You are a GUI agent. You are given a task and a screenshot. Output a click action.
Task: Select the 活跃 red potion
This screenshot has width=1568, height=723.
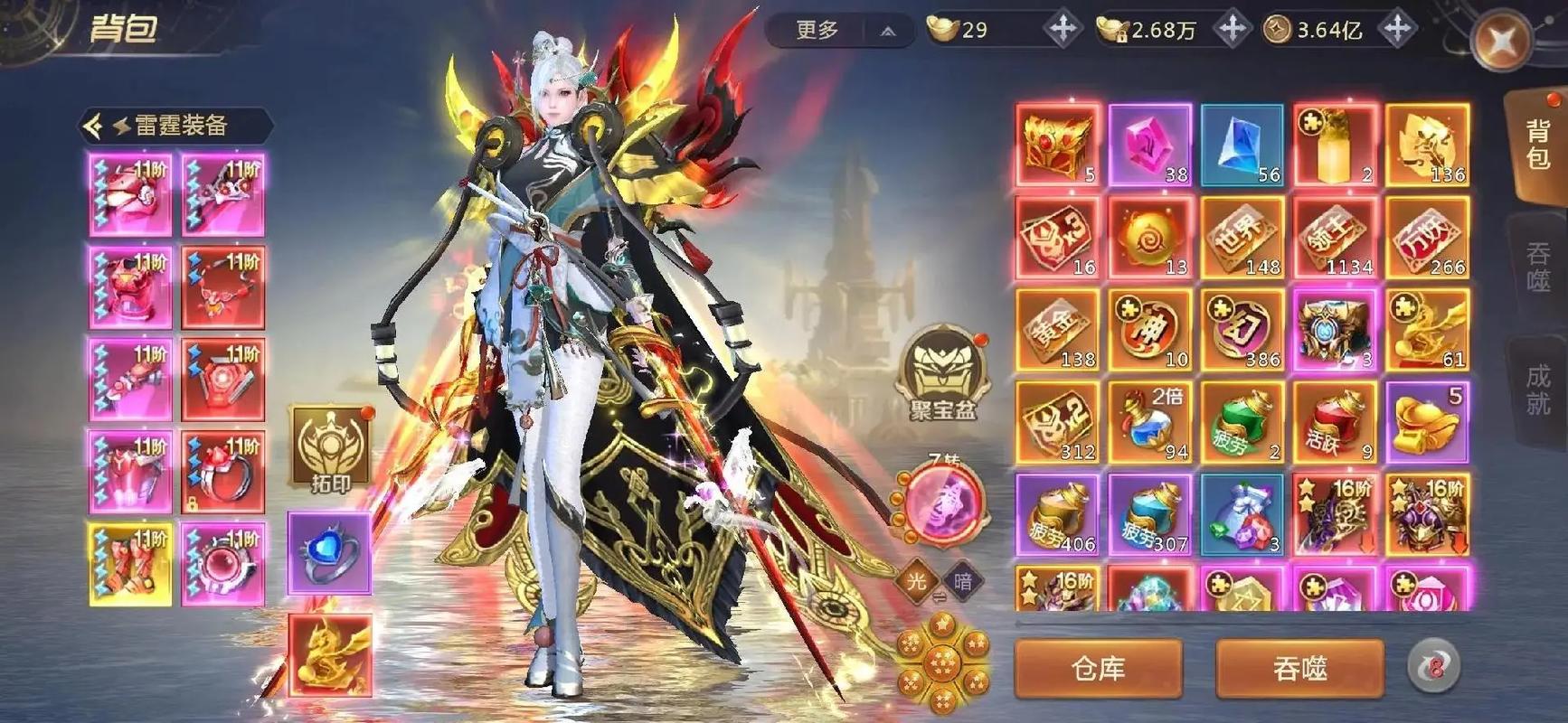[x=1335, y=423]
